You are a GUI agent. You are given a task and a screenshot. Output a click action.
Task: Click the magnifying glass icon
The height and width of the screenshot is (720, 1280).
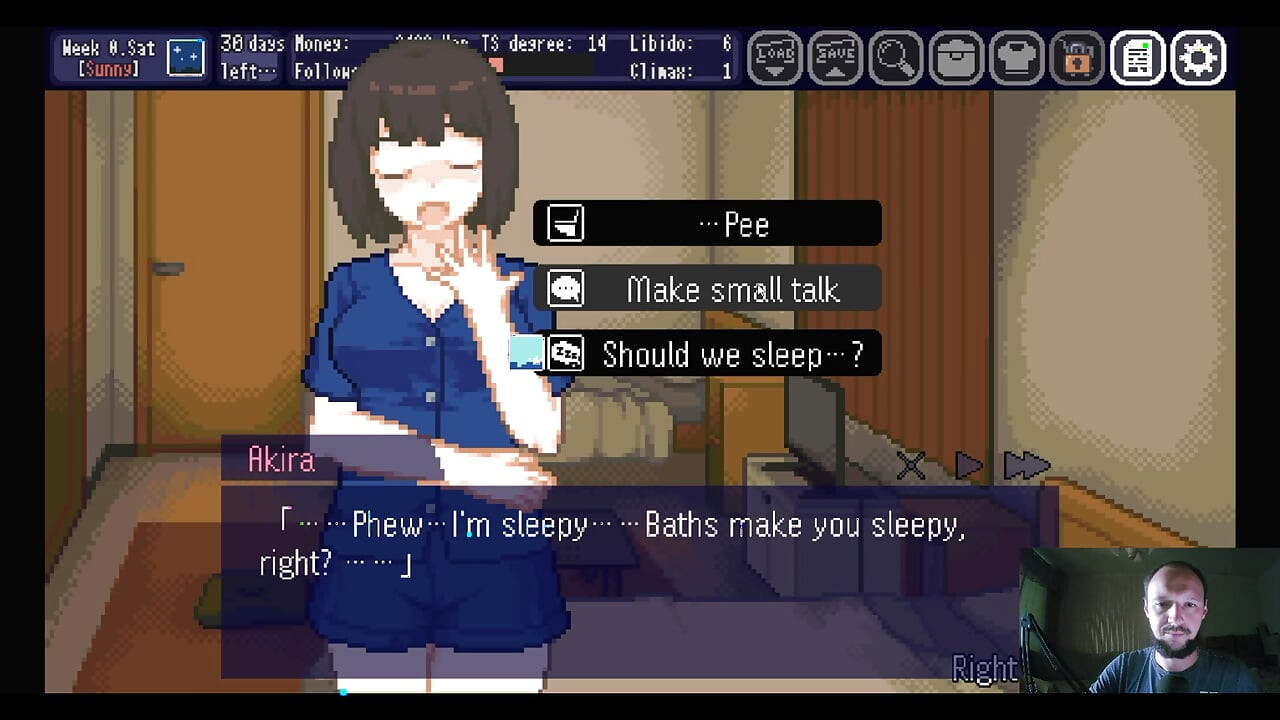[x=895, y=58]
